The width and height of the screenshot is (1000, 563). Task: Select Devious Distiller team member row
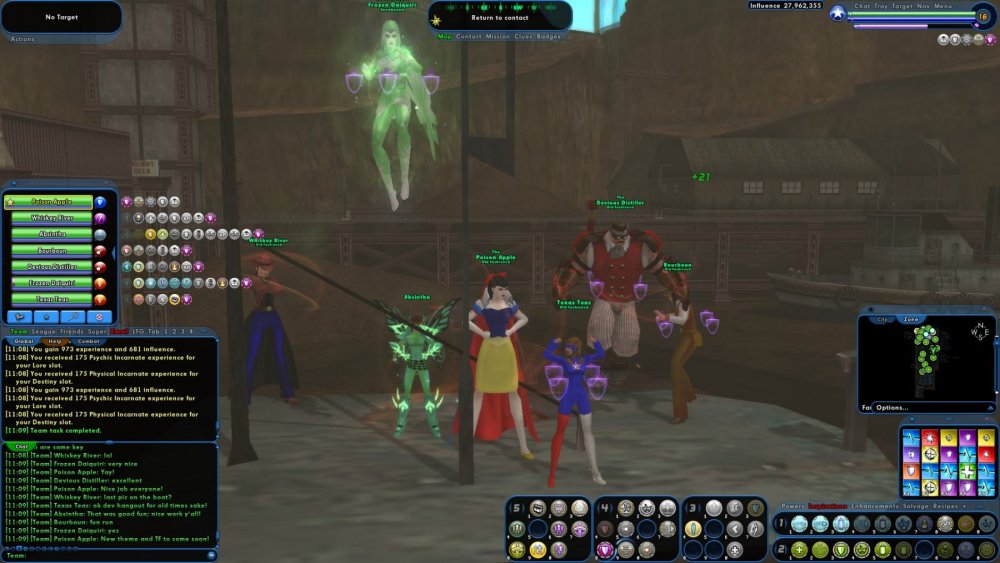pyautogui.click(x=52, y=267)
